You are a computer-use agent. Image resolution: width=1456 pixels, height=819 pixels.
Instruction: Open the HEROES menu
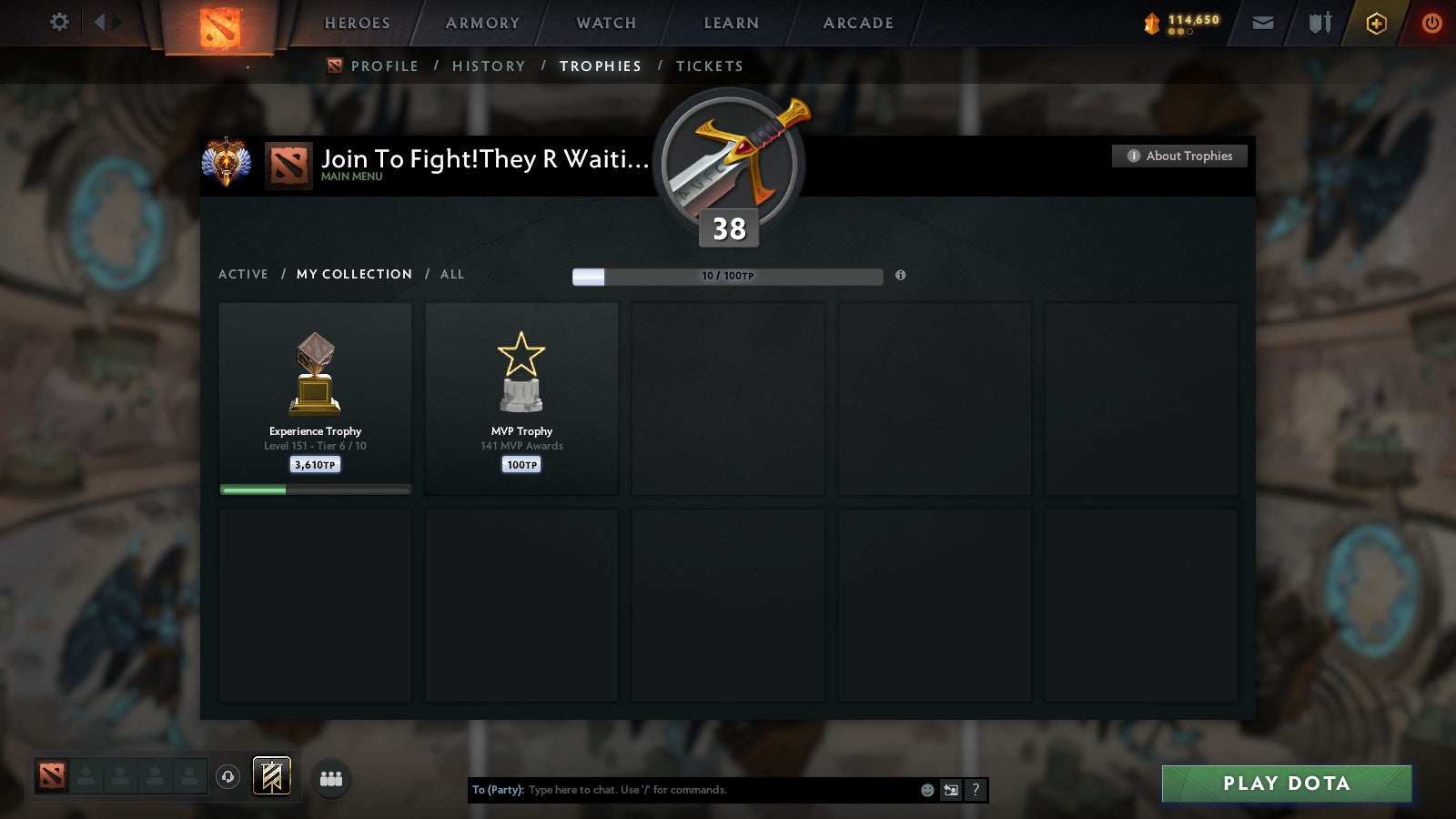(357, 23)
